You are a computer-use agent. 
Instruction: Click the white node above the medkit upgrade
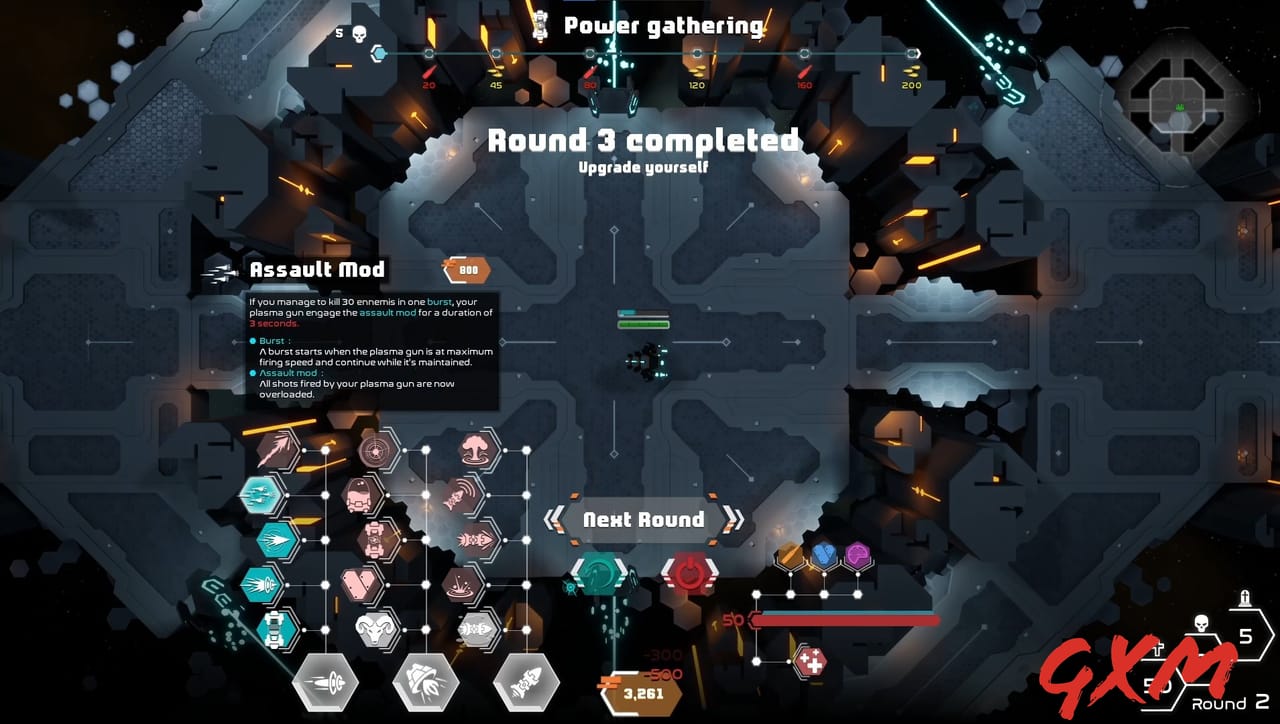824,592
